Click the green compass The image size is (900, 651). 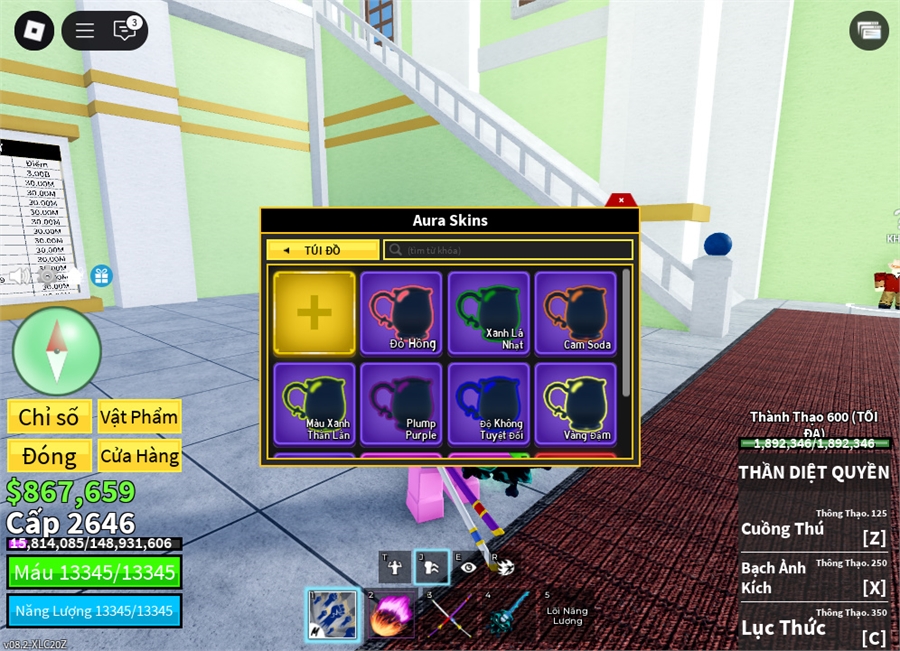(x=57, y=351)
